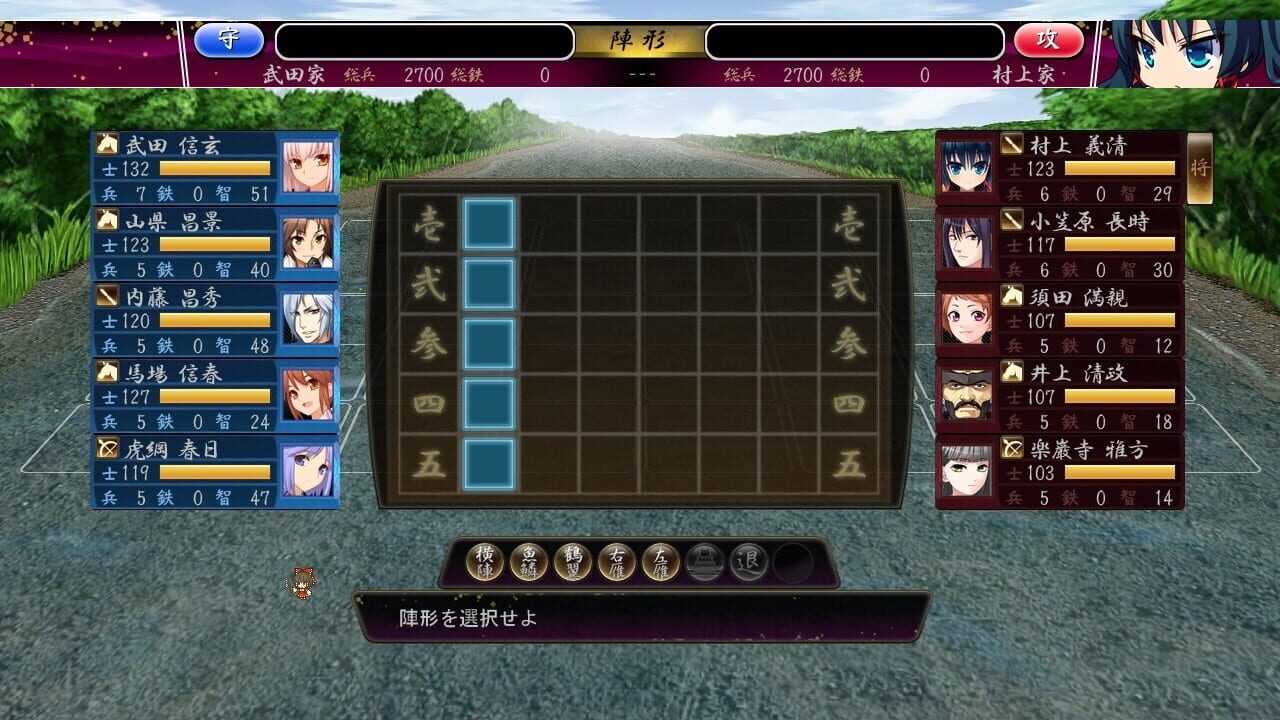
Task: Click the cavalry icon beside 武田 信玄
Action: click(x=106, y=144)
